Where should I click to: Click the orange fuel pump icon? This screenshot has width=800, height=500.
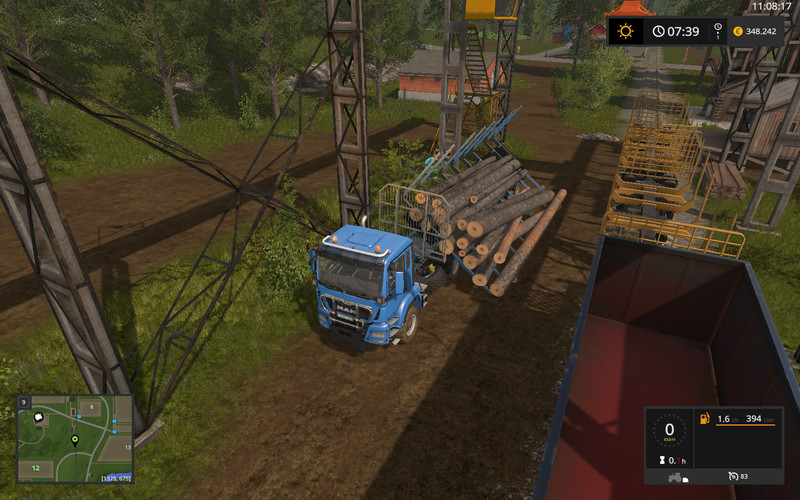point(703,418)
